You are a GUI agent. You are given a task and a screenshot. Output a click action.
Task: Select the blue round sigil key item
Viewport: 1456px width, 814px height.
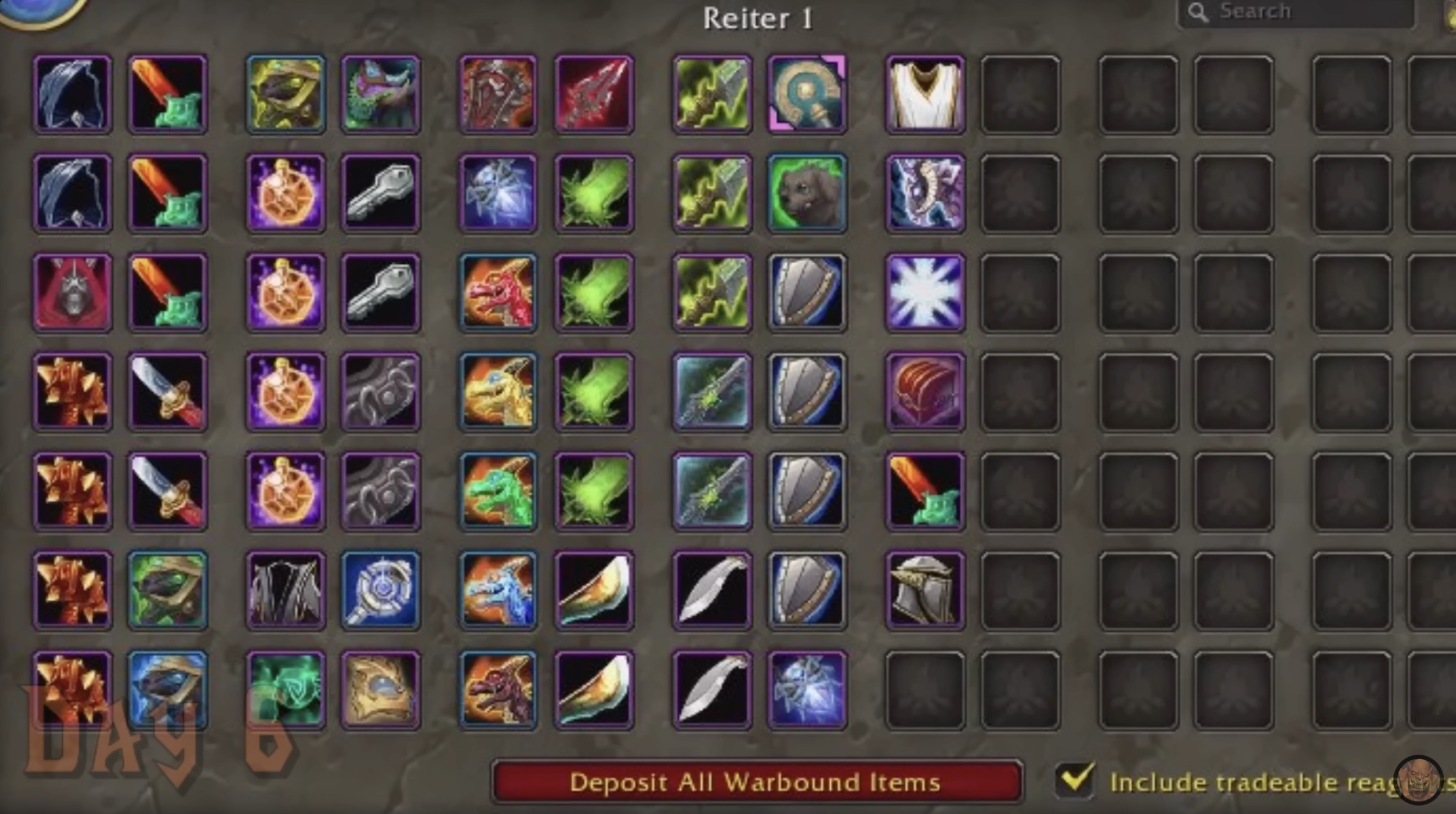click(381, 590)
